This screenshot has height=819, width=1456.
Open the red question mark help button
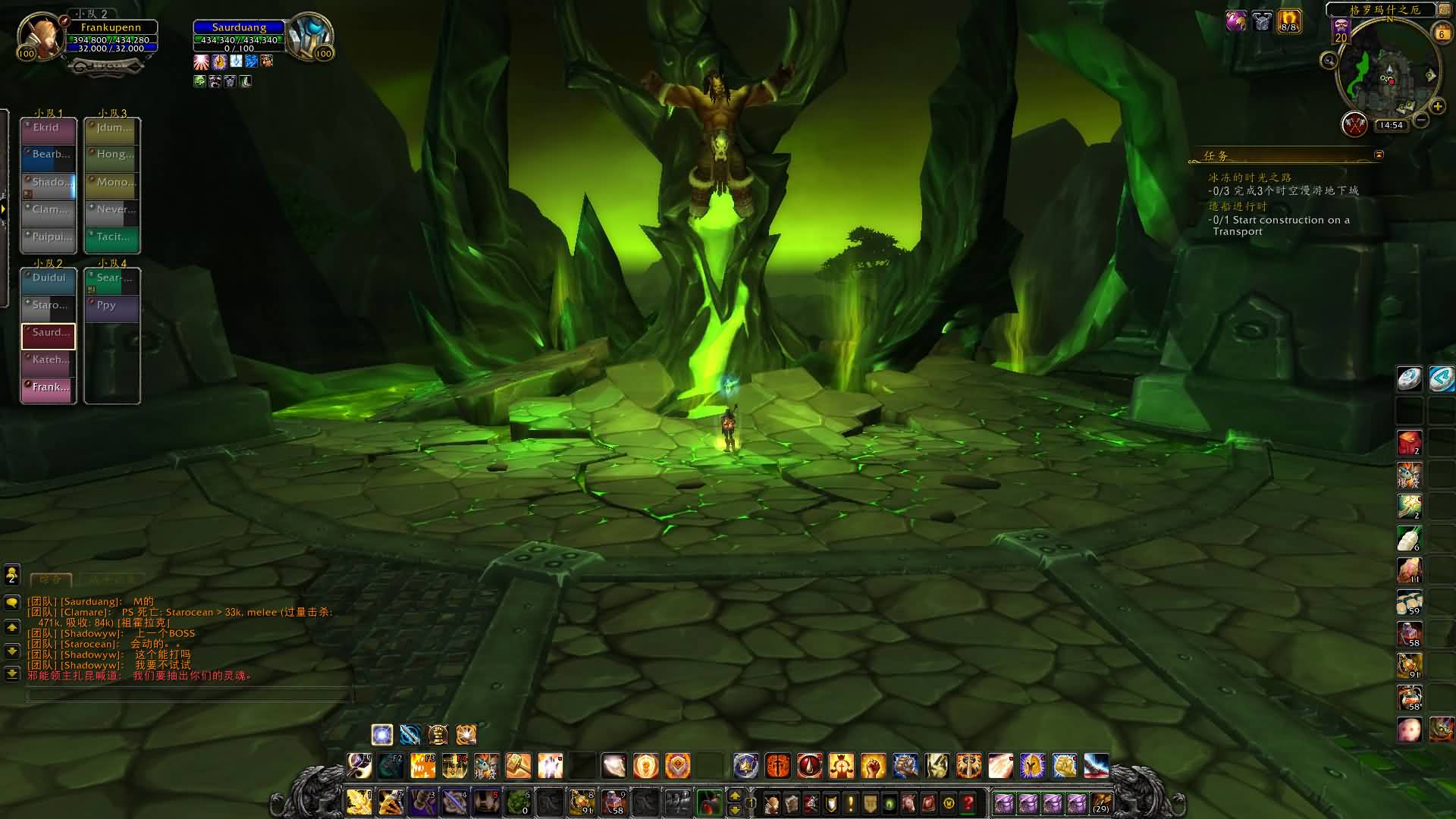(968, 803)
